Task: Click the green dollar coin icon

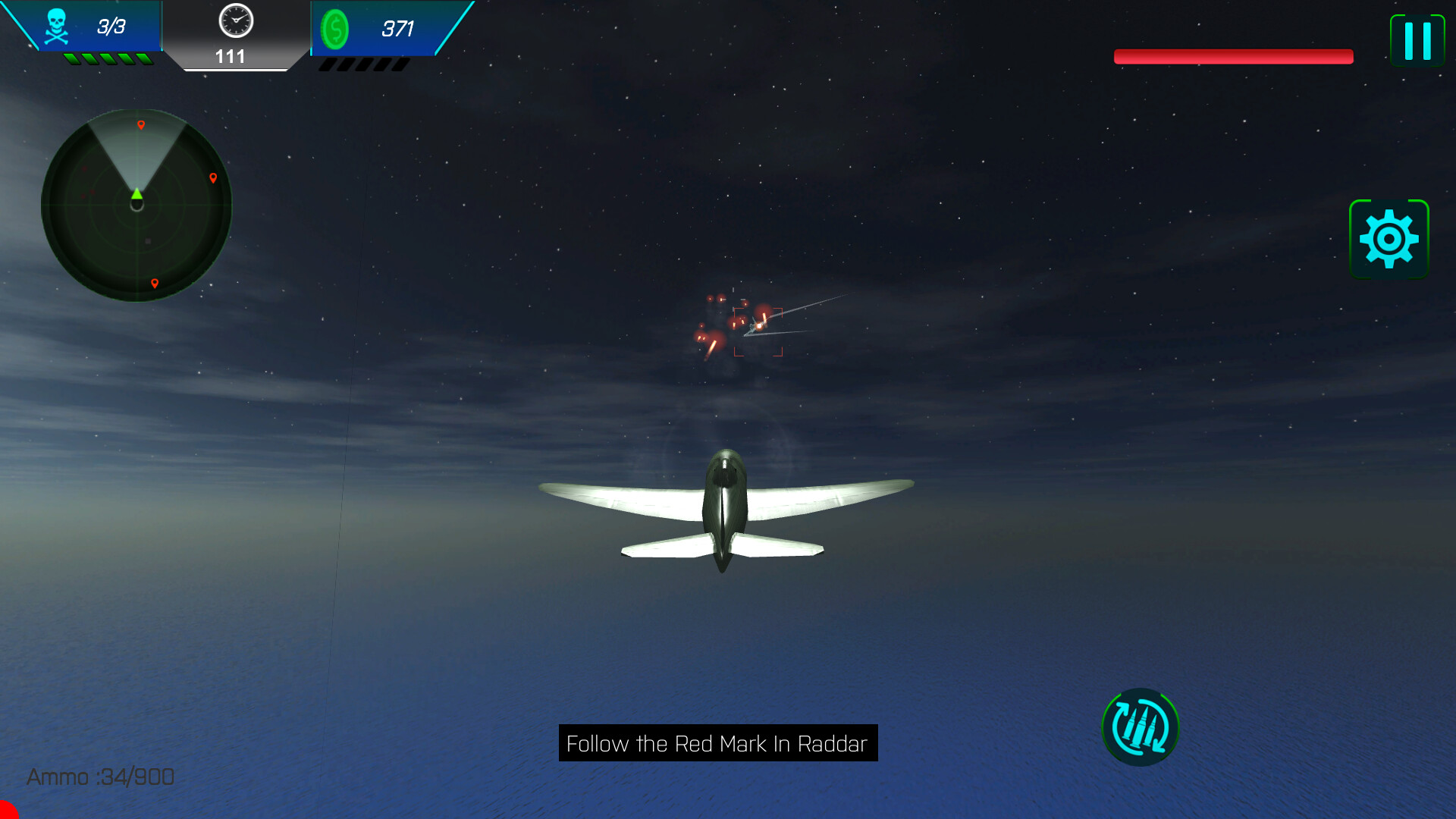Action: (x=336, y=30)
